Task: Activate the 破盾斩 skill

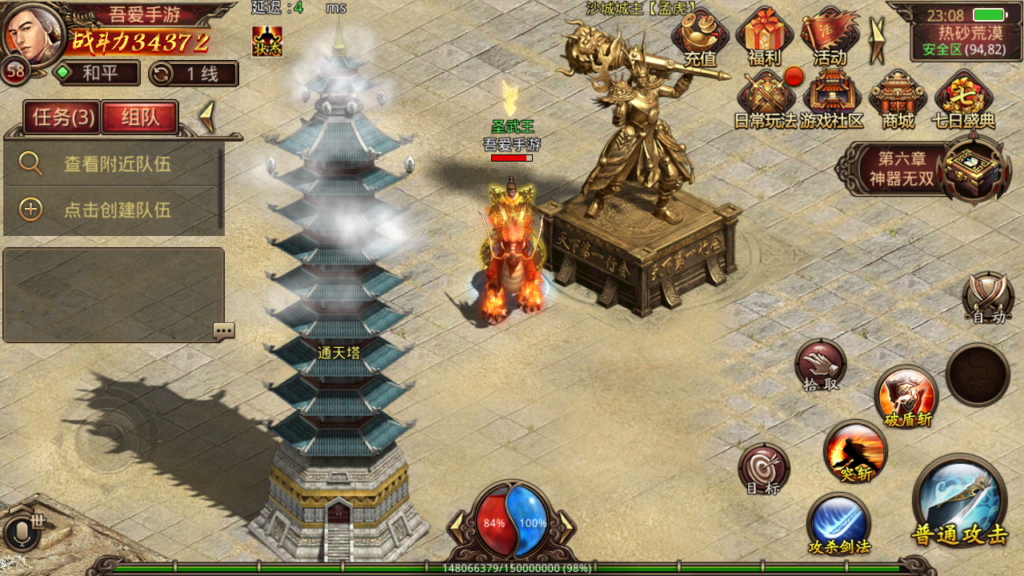Action: (906, 395)
